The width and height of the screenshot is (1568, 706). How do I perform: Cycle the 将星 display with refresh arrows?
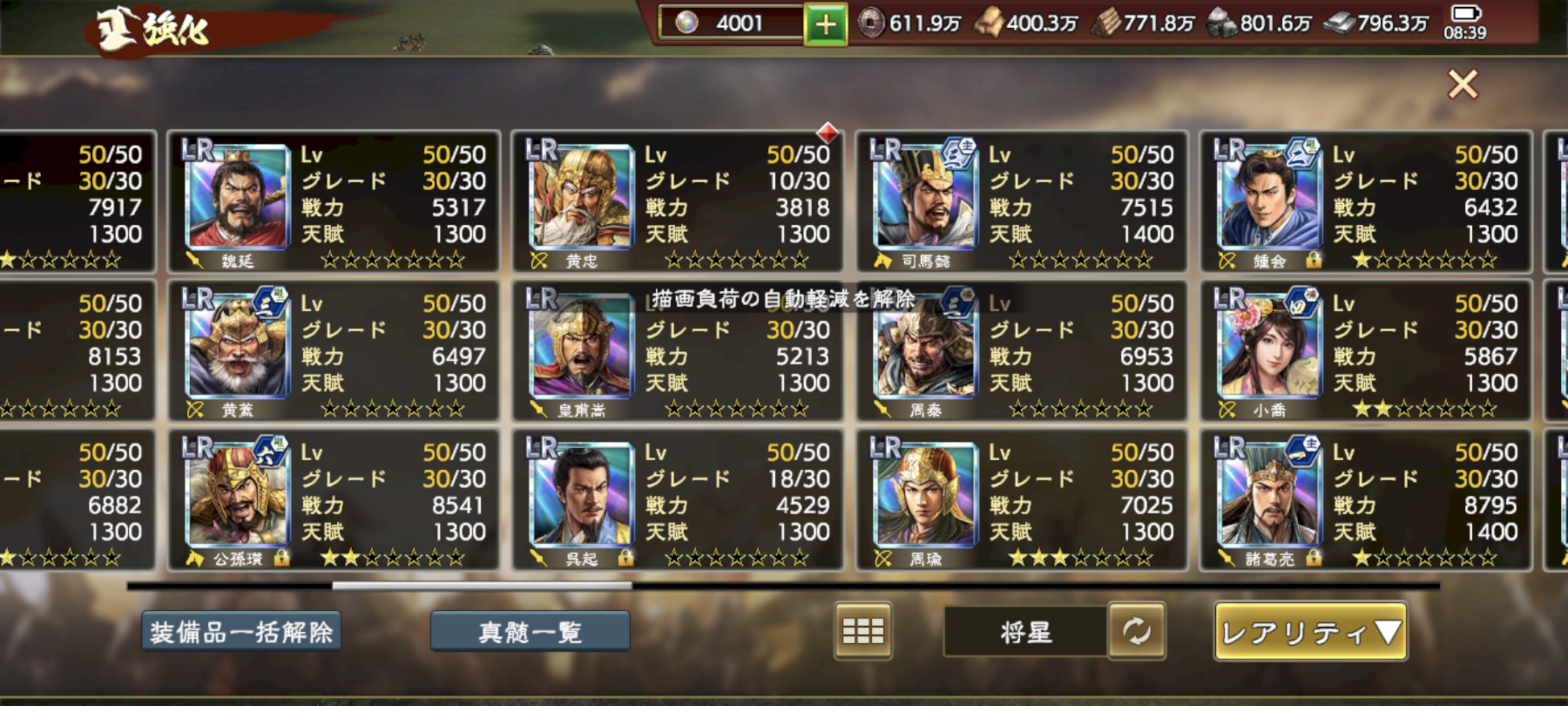pos(1136,631)
